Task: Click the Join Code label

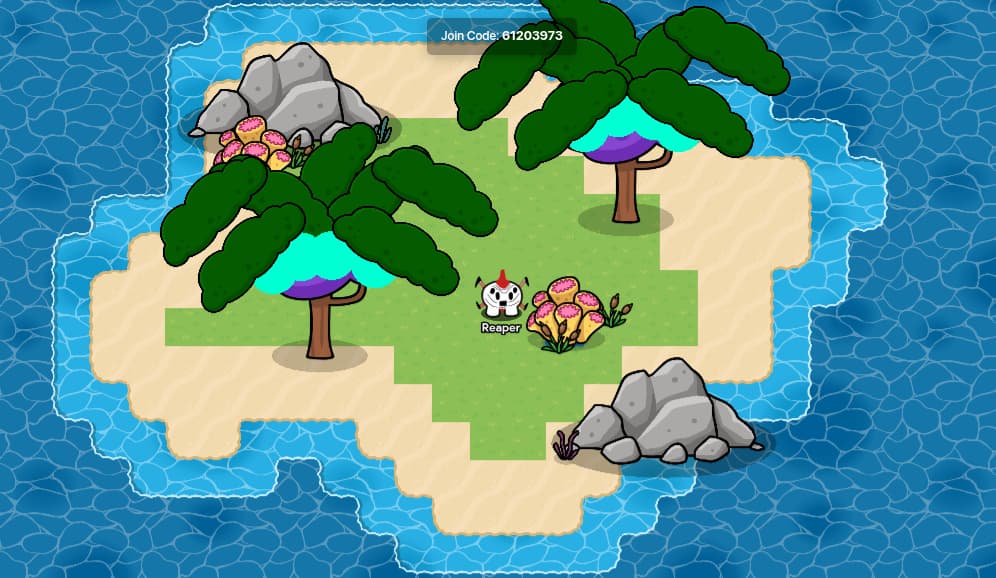Action: click(x=501, y=36)
